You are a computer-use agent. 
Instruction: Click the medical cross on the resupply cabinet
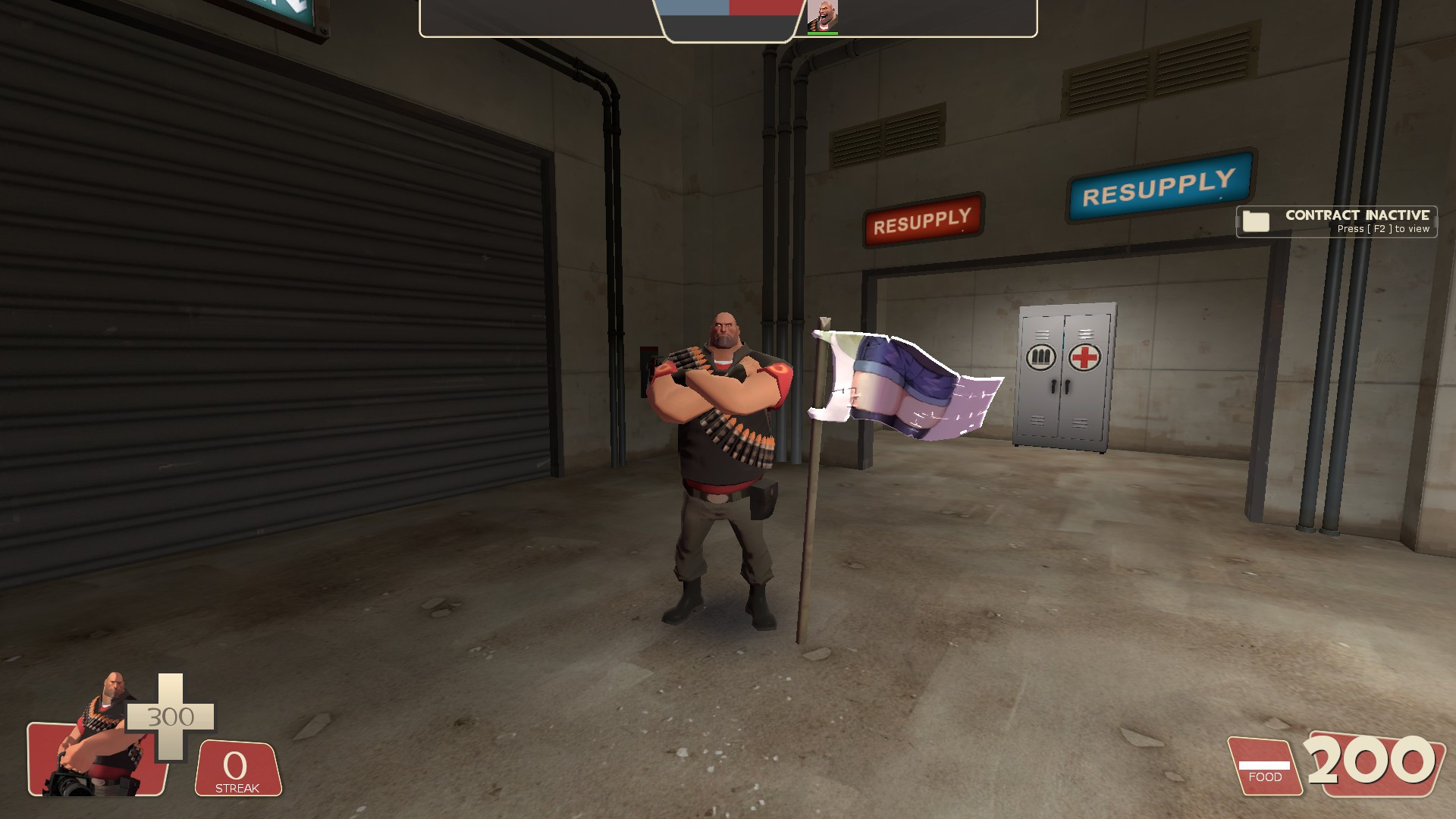[1084, 358]
